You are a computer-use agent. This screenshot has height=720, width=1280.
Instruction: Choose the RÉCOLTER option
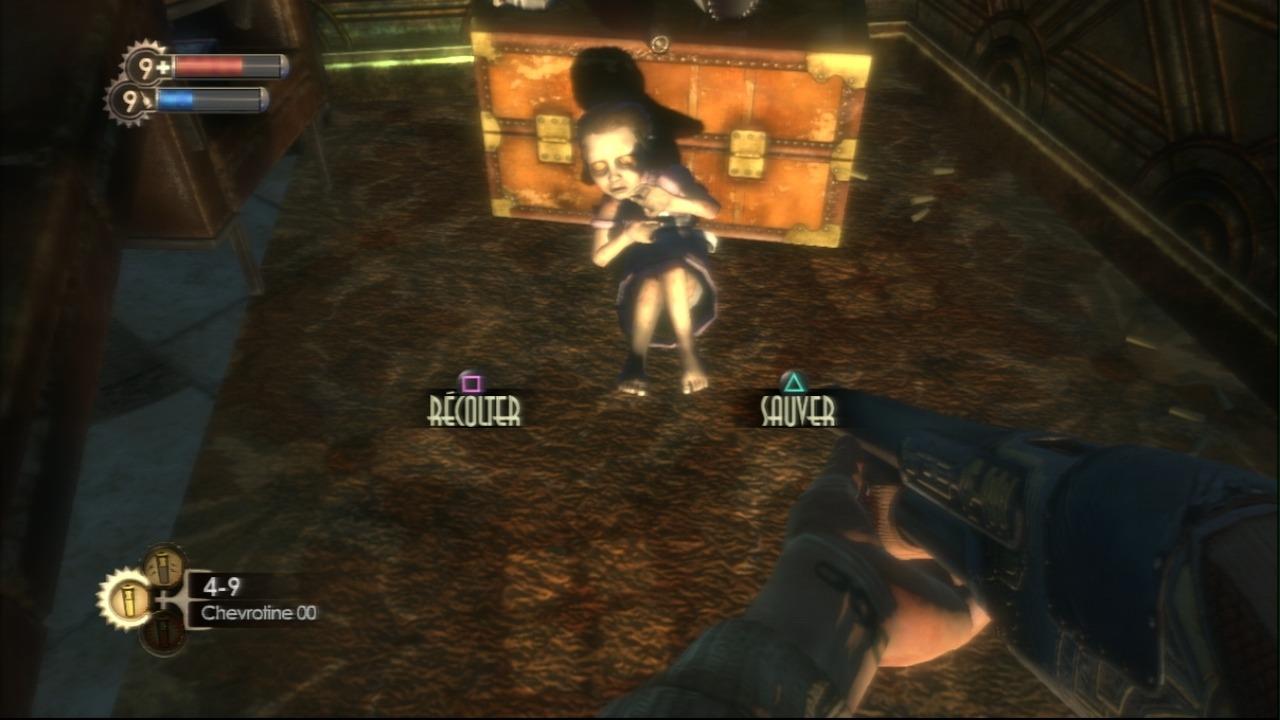tap(474, 408)
